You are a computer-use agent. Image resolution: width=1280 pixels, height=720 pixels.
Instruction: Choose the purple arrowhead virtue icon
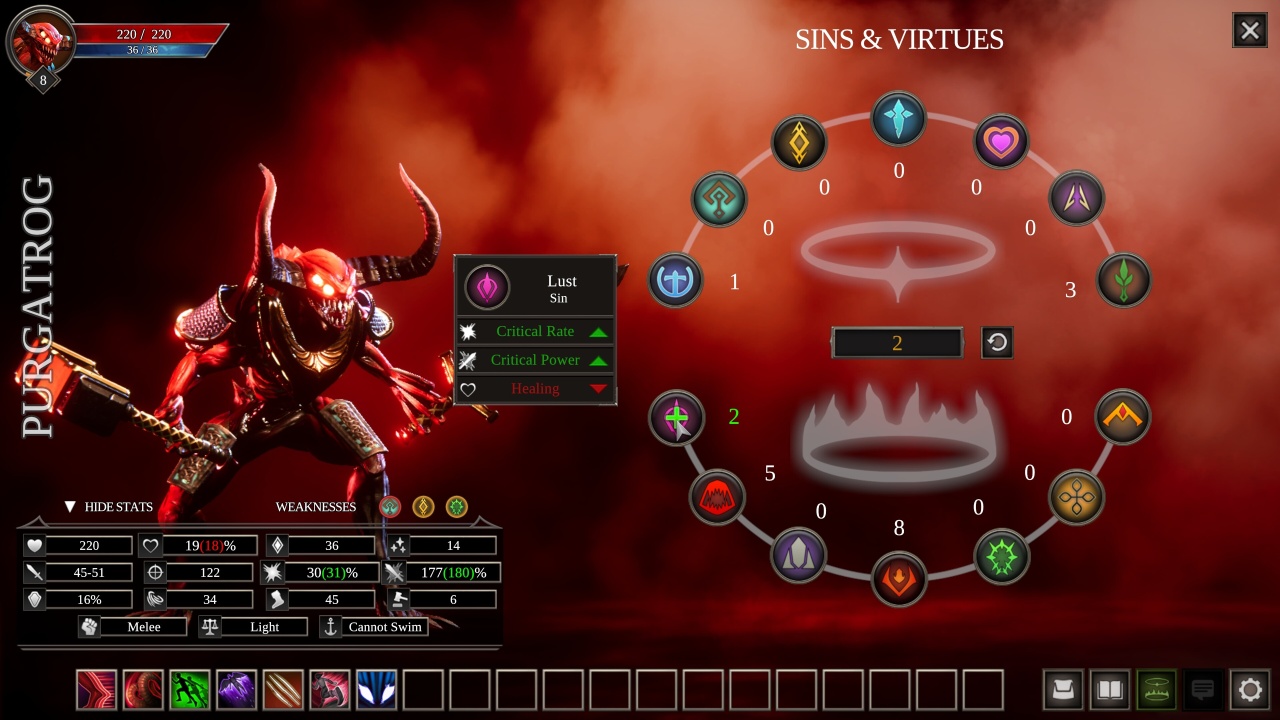pyautogui.click(x=1076, y=198)
